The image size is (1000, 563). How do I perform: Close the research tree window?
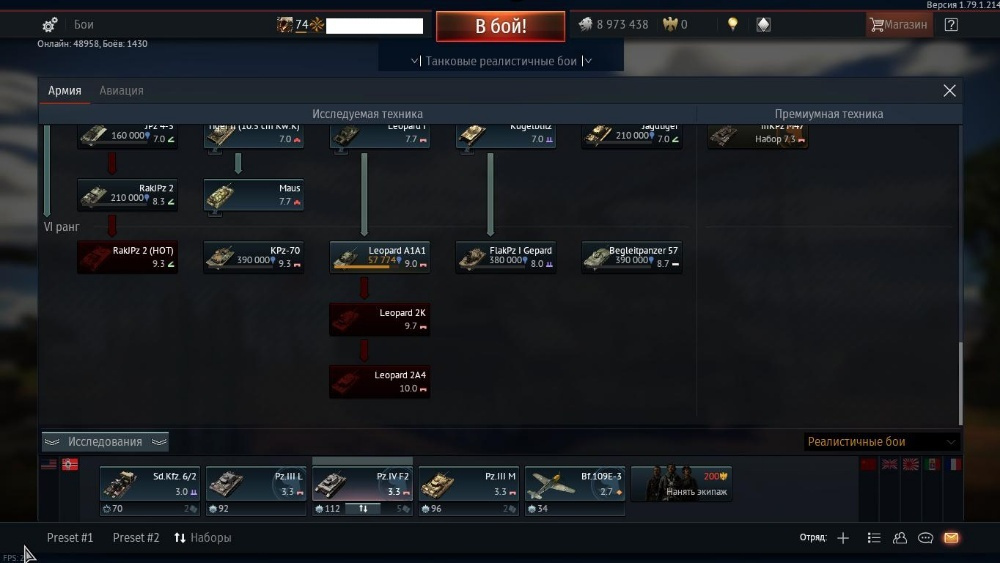(x=949, y=91)
